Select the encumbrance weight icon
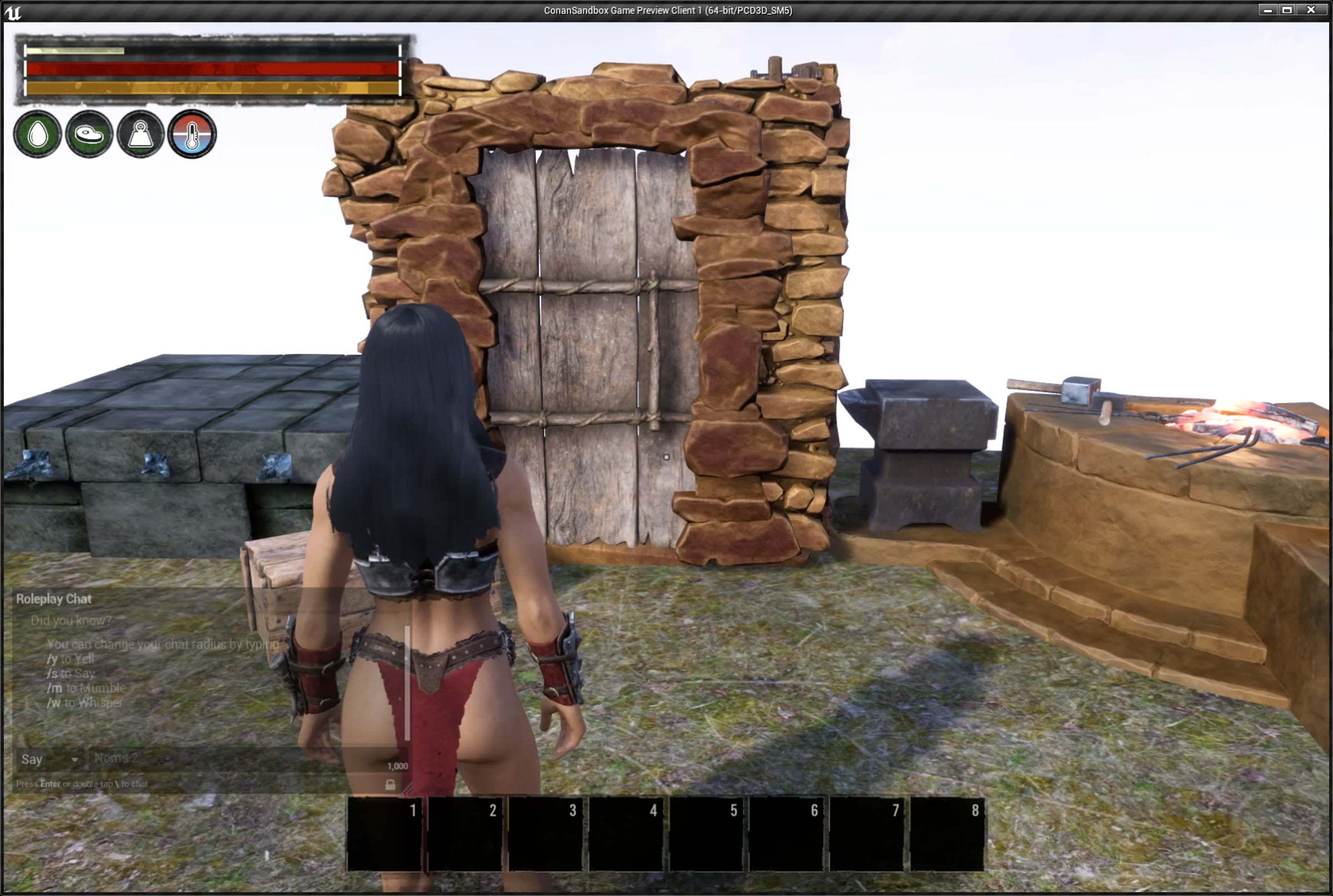This screenshot has height=896, width=1333. point(141,135)
